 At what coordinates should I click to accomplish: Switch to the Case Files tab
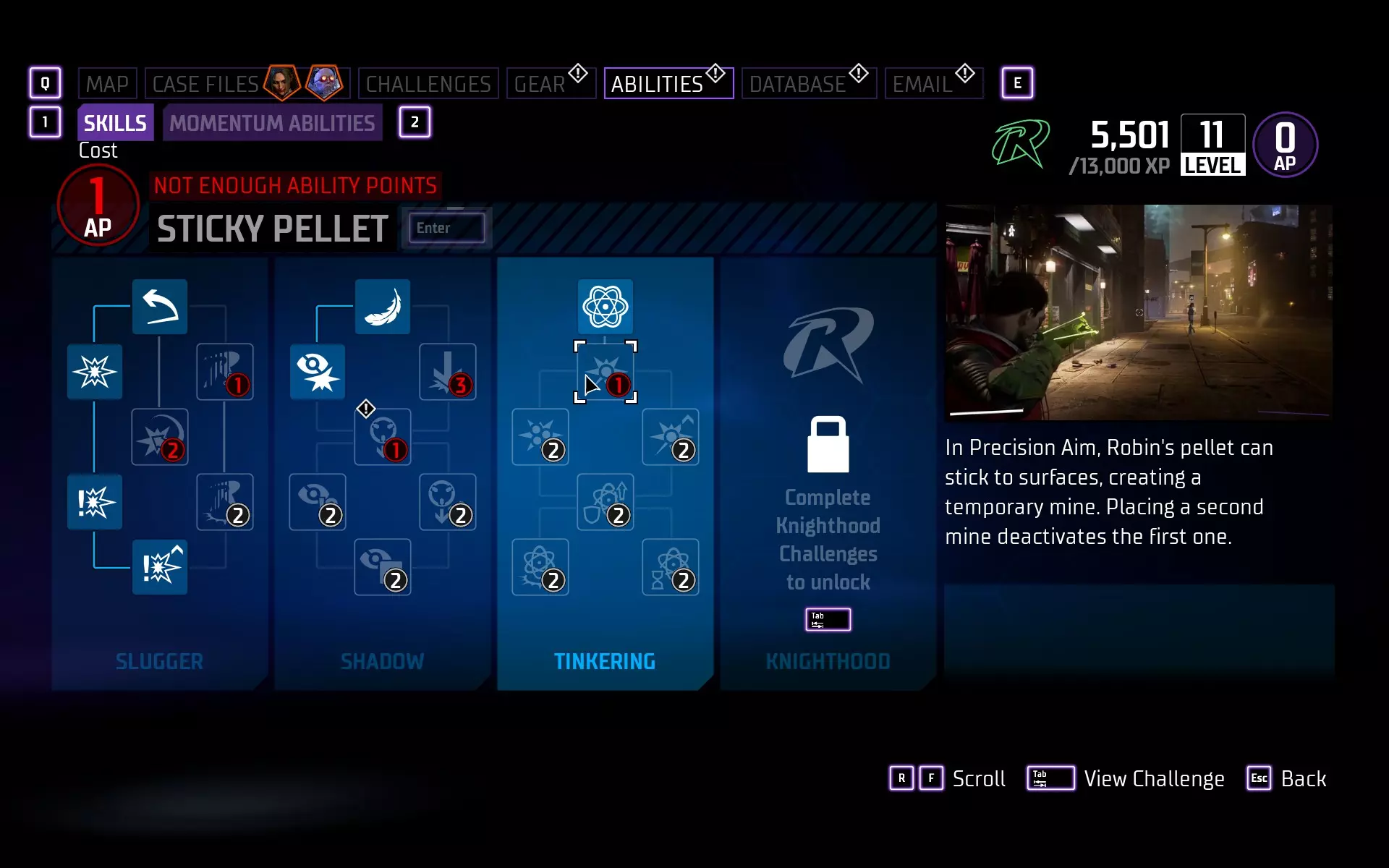(206, 84)
